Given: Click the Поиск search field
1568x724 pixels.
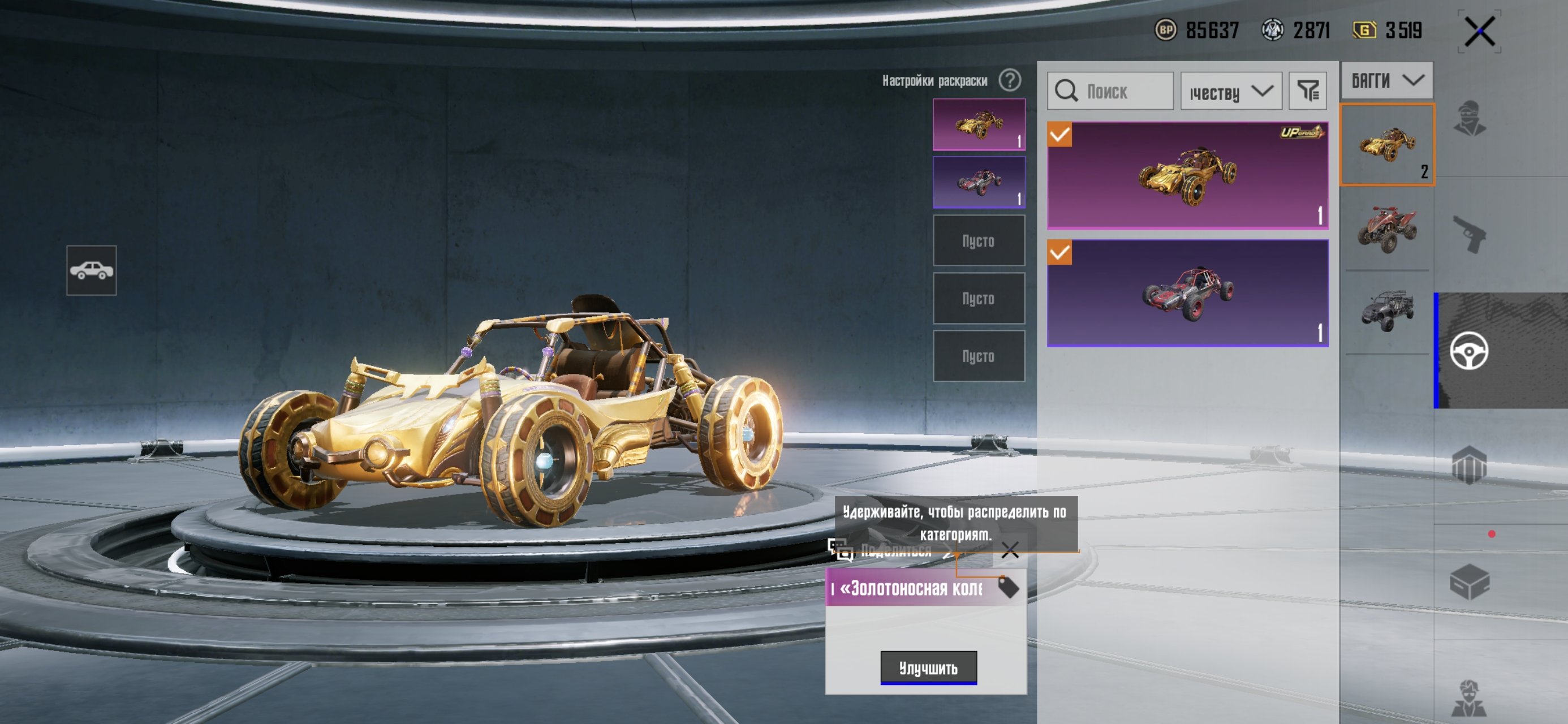Looking at the screenshot, I should [x=1110, y=91].
